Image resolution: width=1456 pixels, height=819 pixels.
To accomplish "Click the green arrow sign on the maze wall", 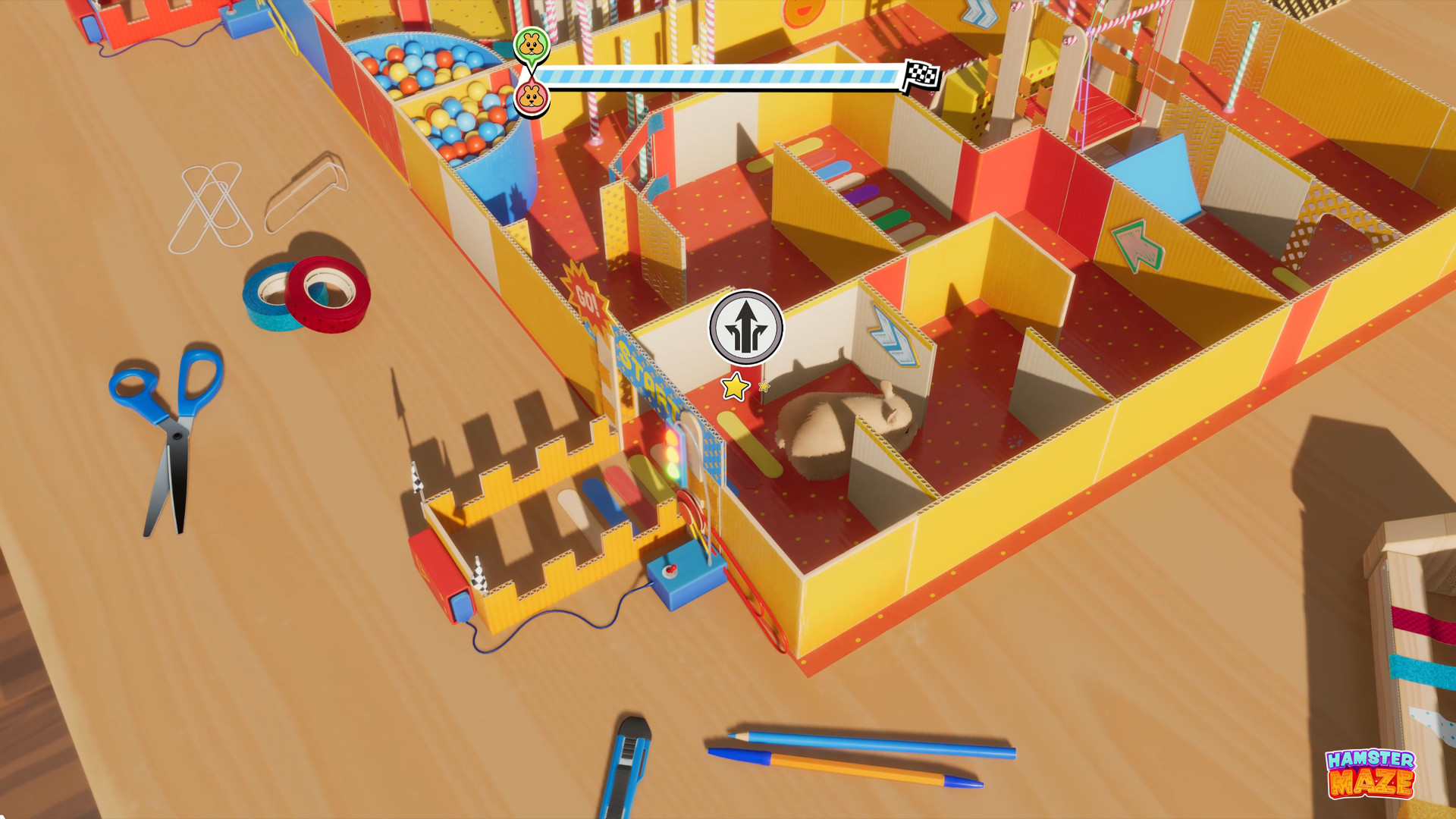I will point(1139,248).
